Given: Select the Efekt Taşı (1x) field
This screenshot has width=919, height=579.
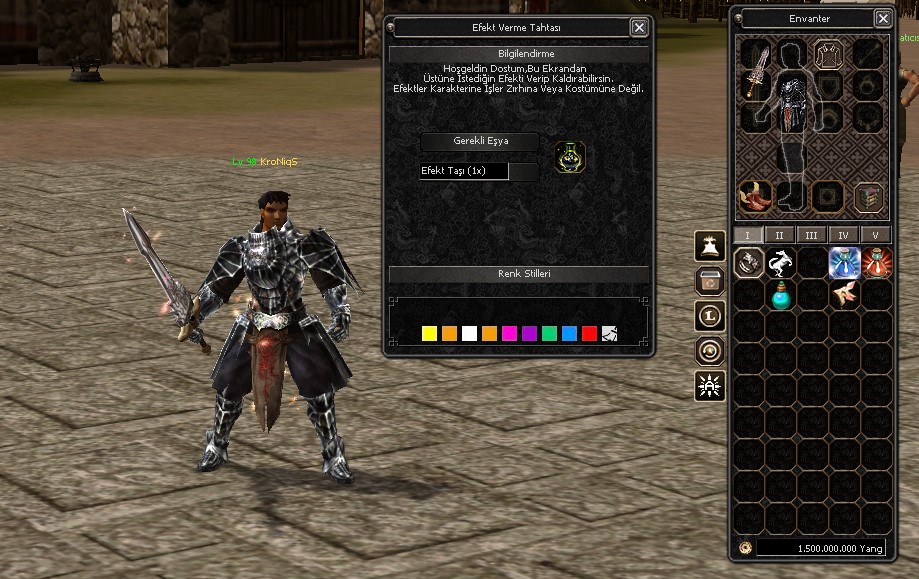Looking at the screenshot, I should tap(464, 171).
